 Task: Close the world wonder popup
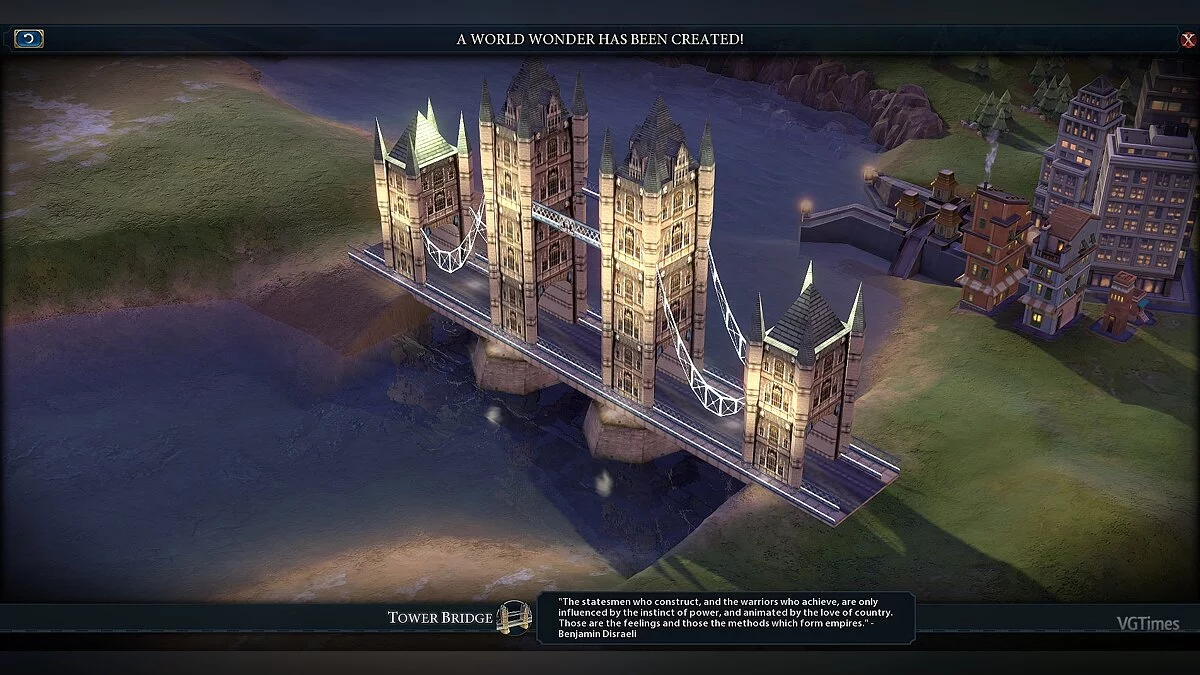tap(1187, 40)
